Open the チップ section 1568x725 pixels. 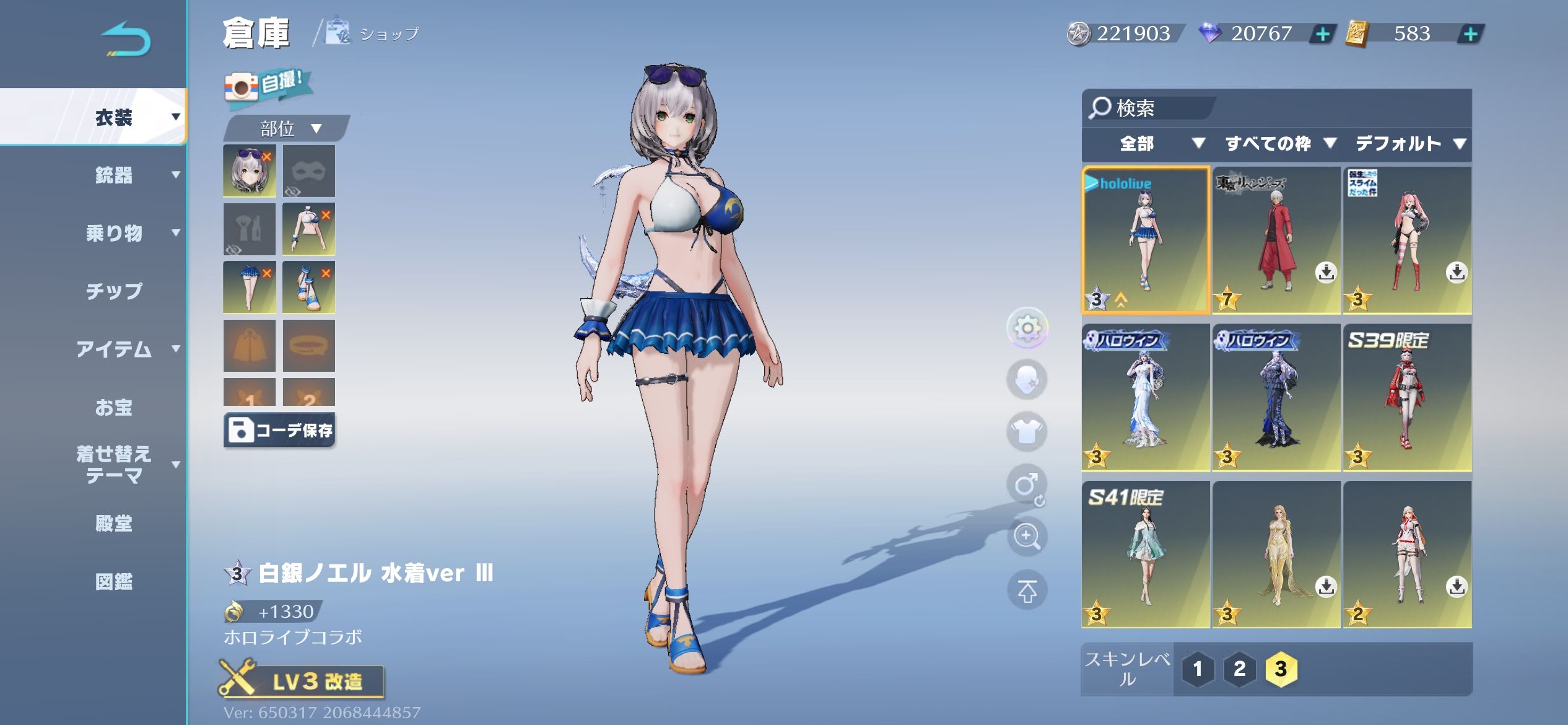pyautogui.click(x=115, y=291)
